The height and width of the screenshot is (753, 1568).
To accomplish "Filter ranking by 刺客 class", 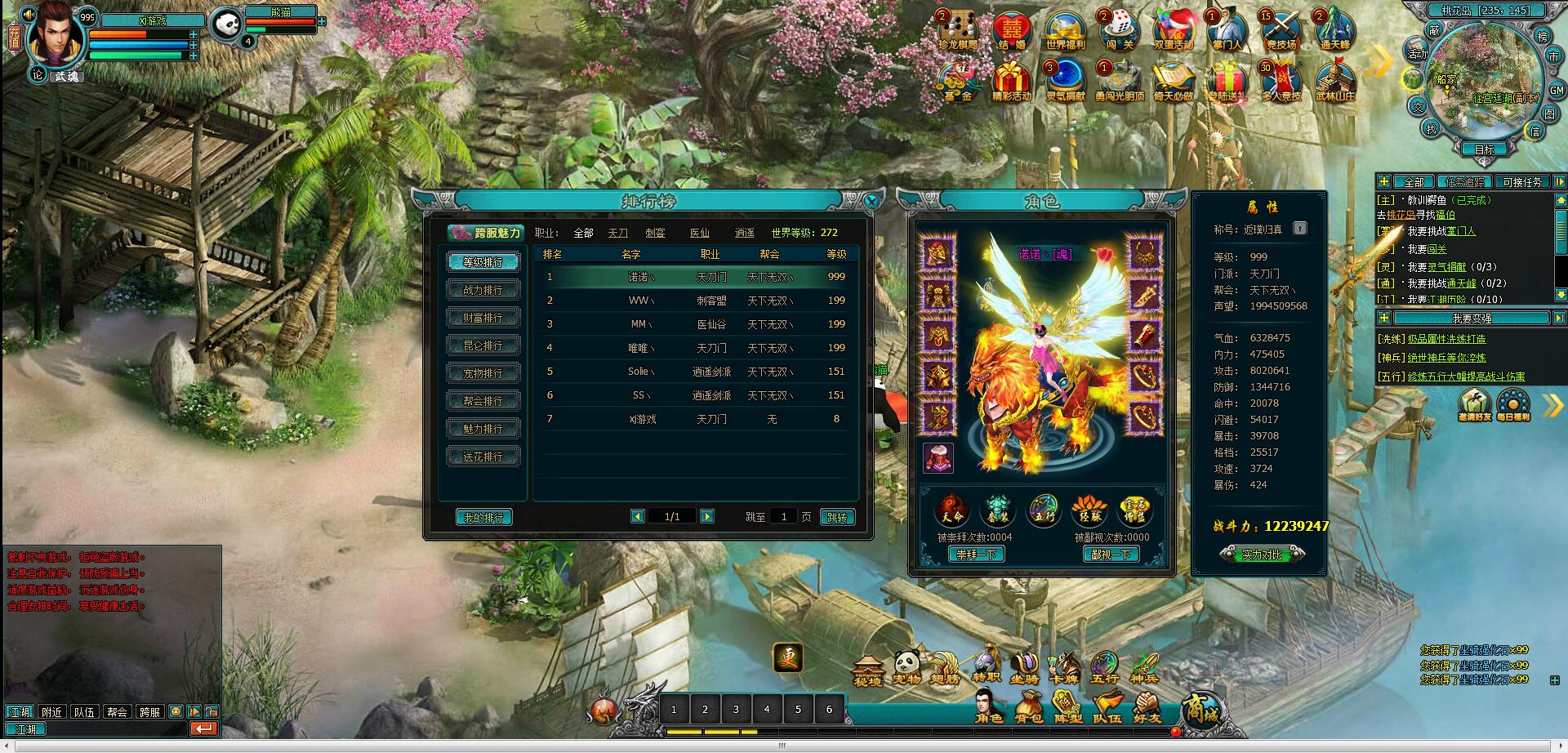I will 655,233.
